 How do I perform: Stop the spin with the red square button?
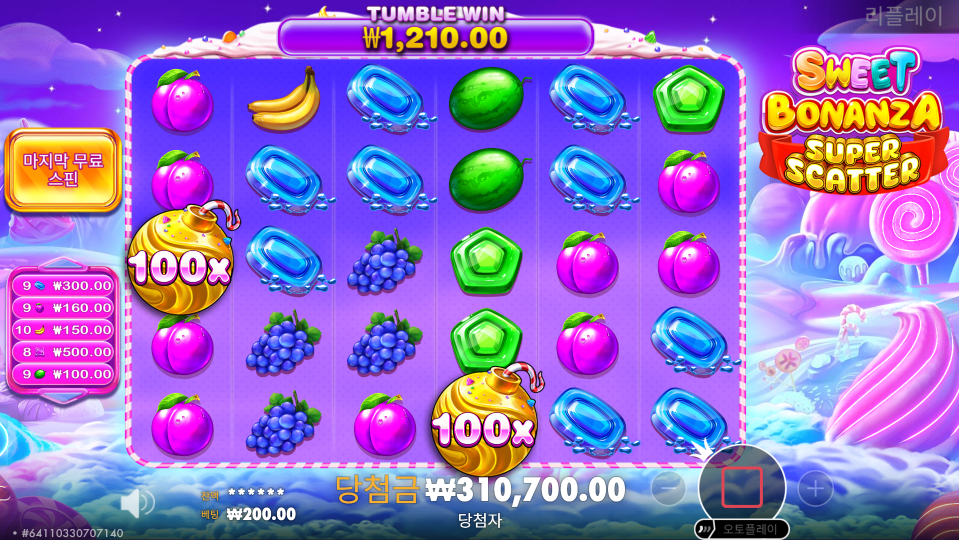pos(741,487)
